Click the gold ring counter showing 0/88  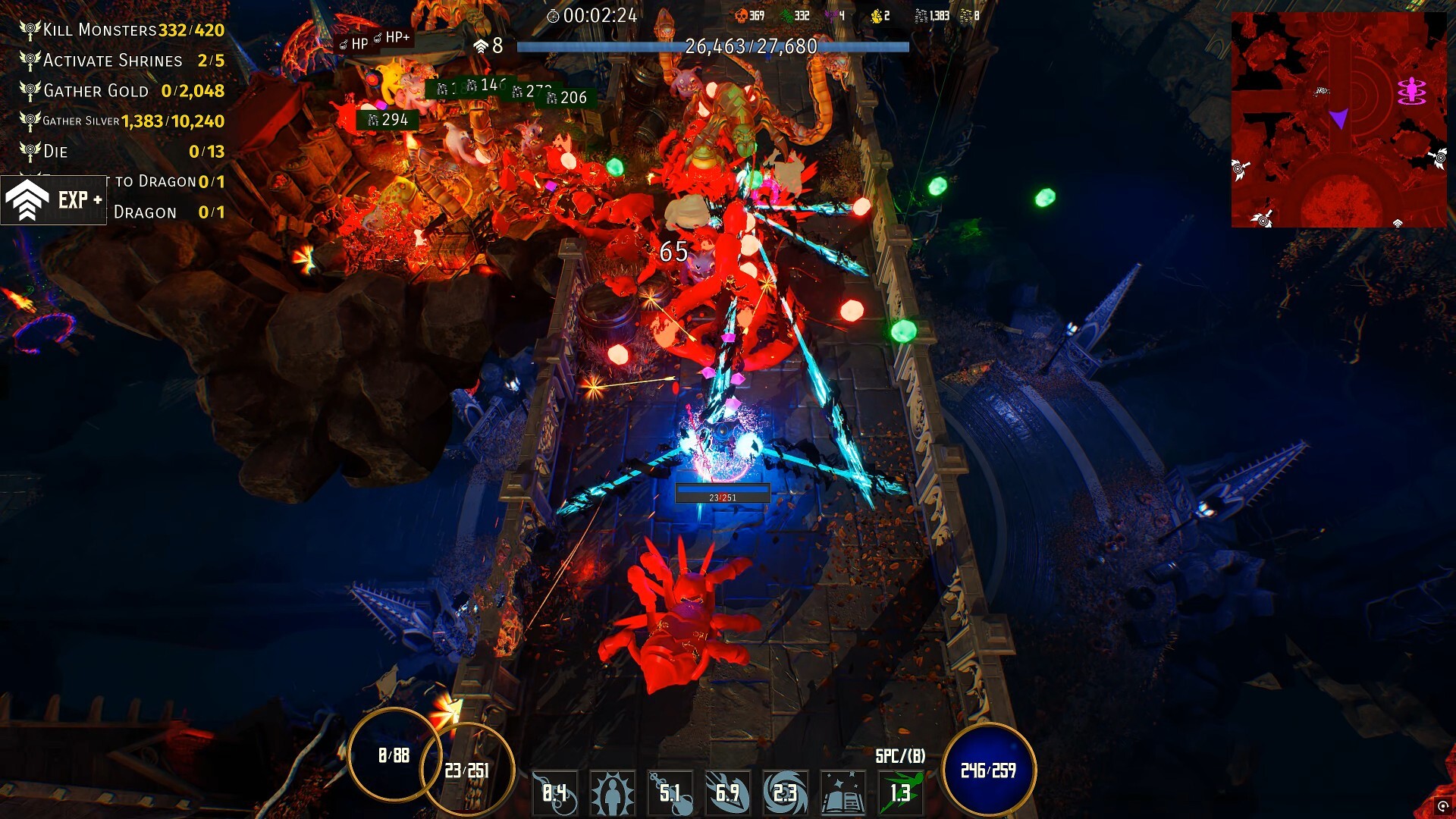[x=394, y=755]
